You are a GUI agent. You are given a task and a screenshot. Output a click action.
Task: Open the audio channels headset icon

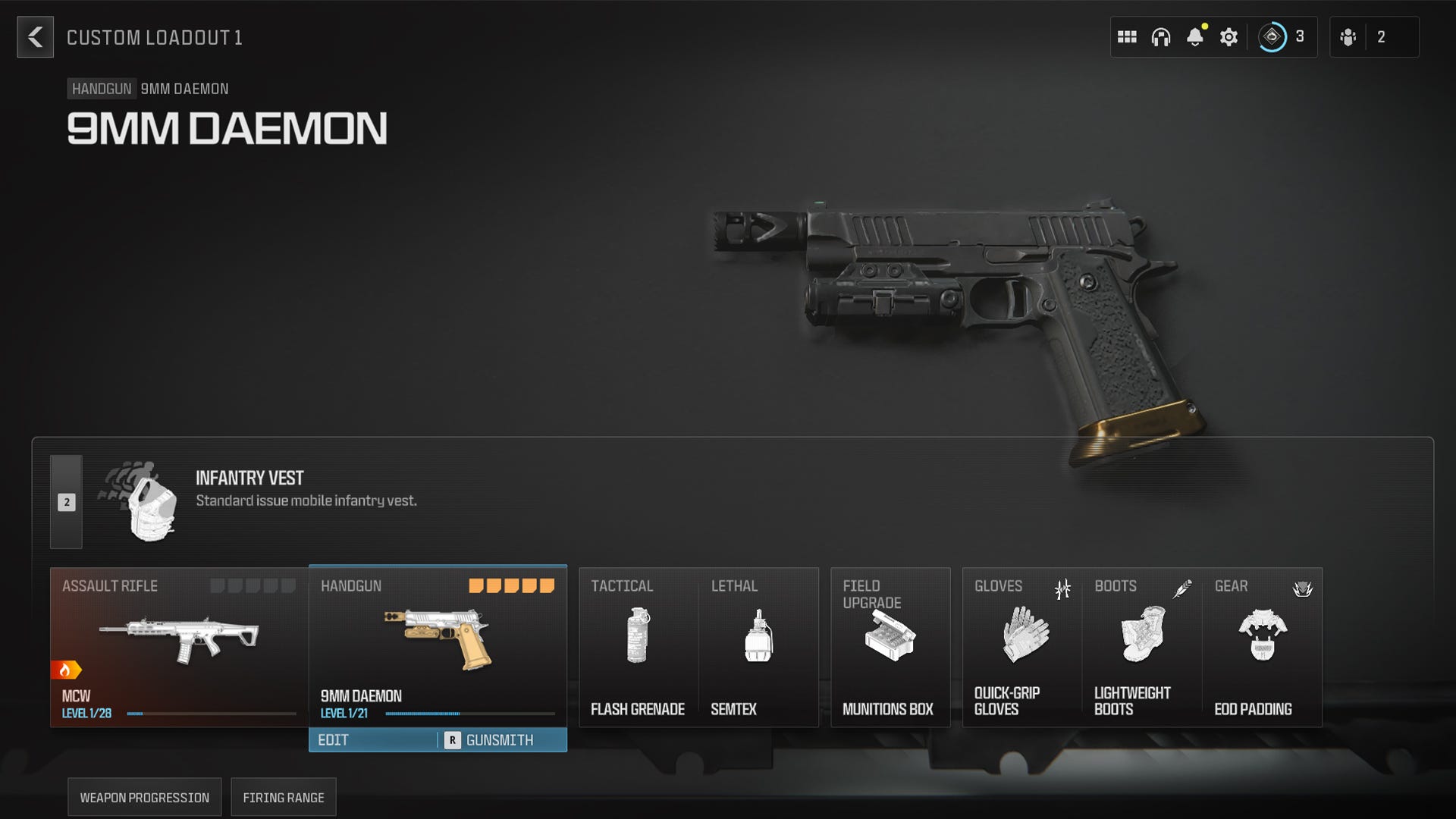coord(1162,36)
